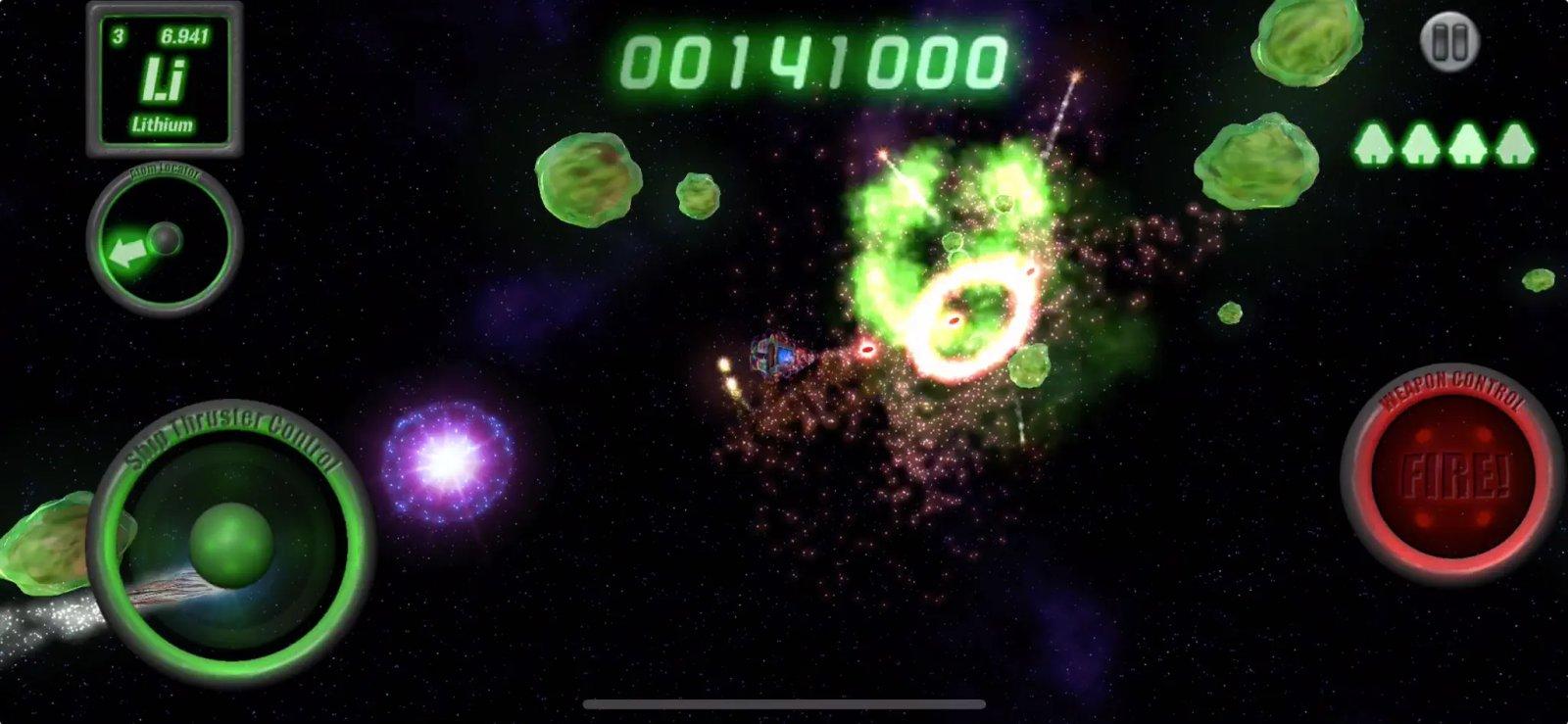Click the home indicator bar

(784, 703)
